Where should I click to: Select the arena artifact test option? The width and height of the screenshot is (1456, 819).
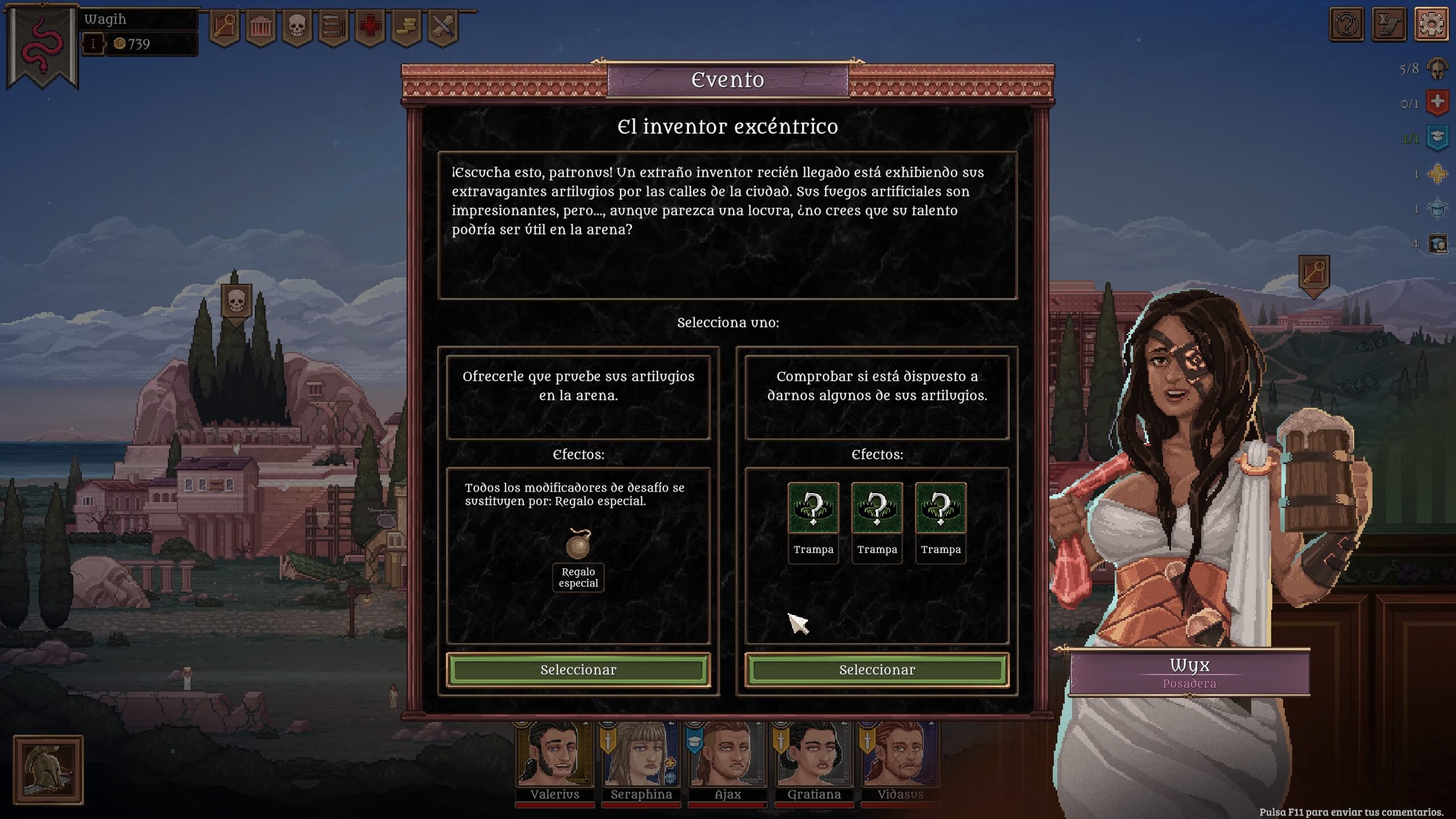[x=578, y=669]
